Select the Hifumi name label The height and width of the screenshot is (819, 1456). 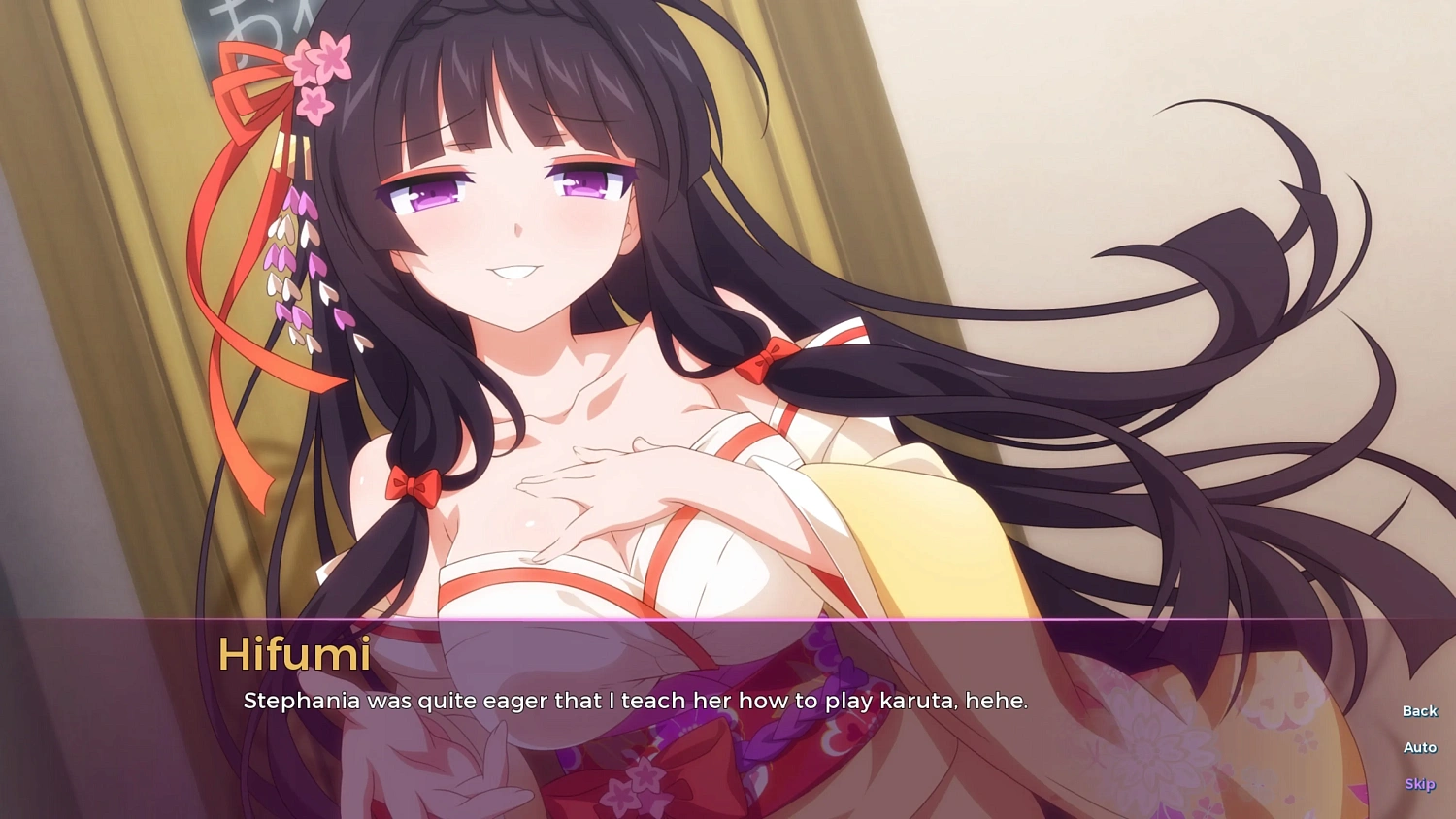click(294, 656)
